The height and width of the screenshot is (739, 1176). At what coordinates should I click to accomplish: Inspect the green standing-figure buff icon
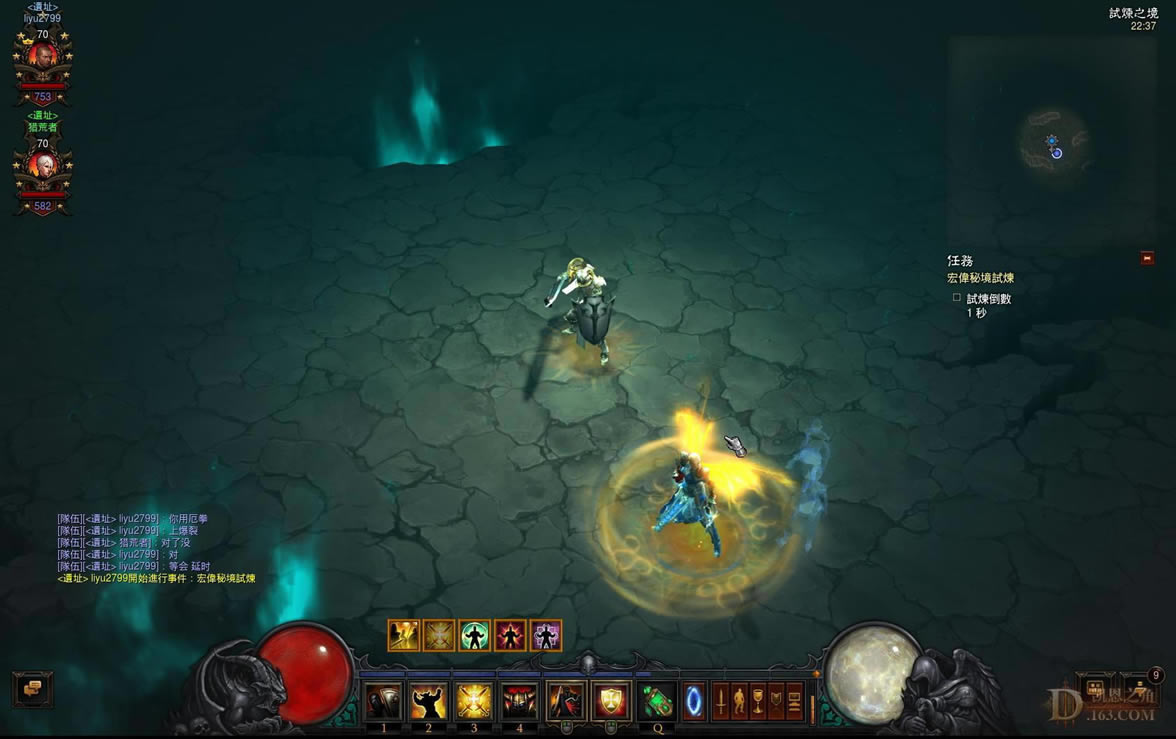click(x=474, y=636)
